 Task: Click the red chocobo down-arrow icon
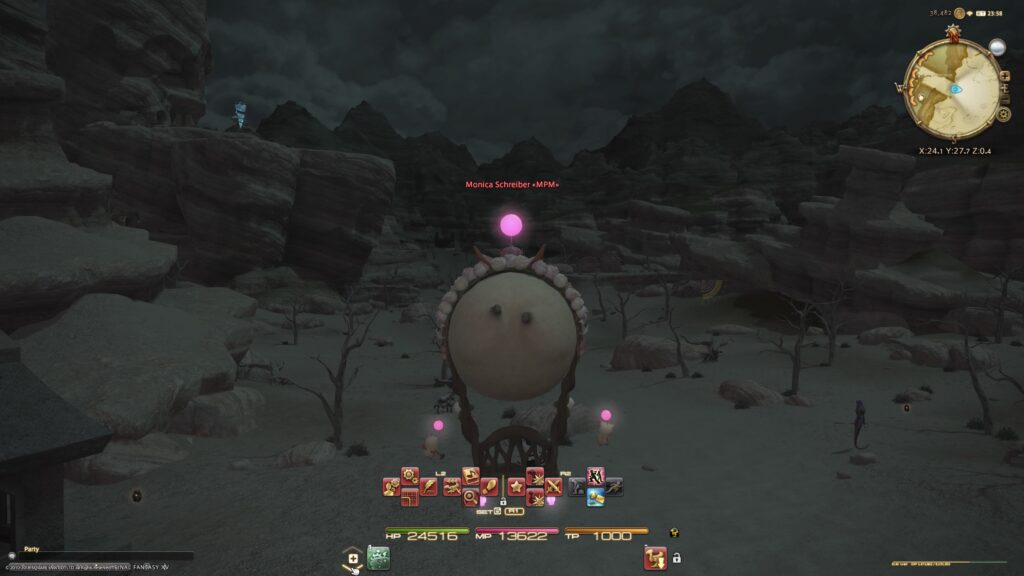[654, 557]
